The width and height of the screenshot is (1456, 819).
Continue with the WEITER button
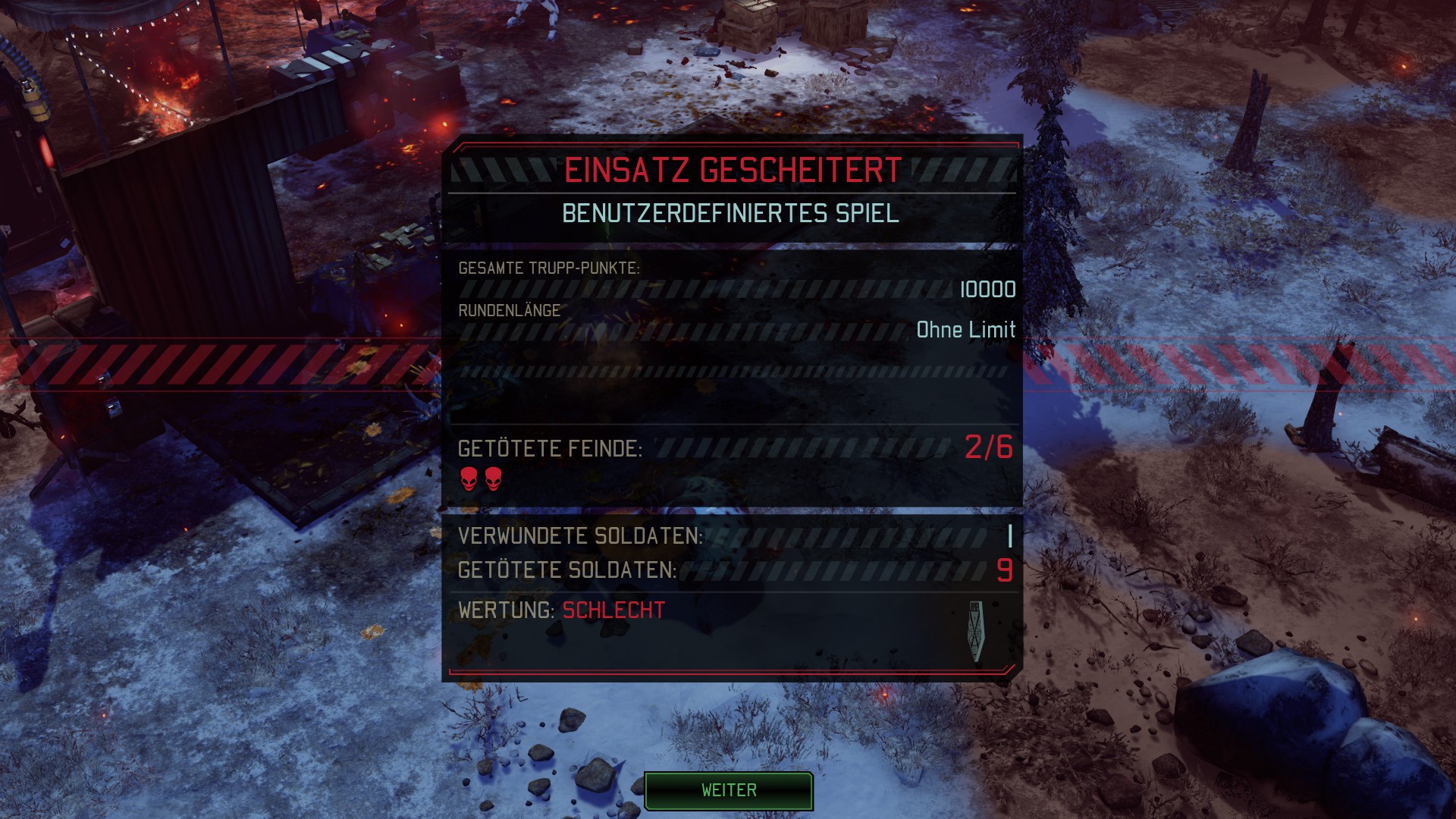tap(728, 790)
